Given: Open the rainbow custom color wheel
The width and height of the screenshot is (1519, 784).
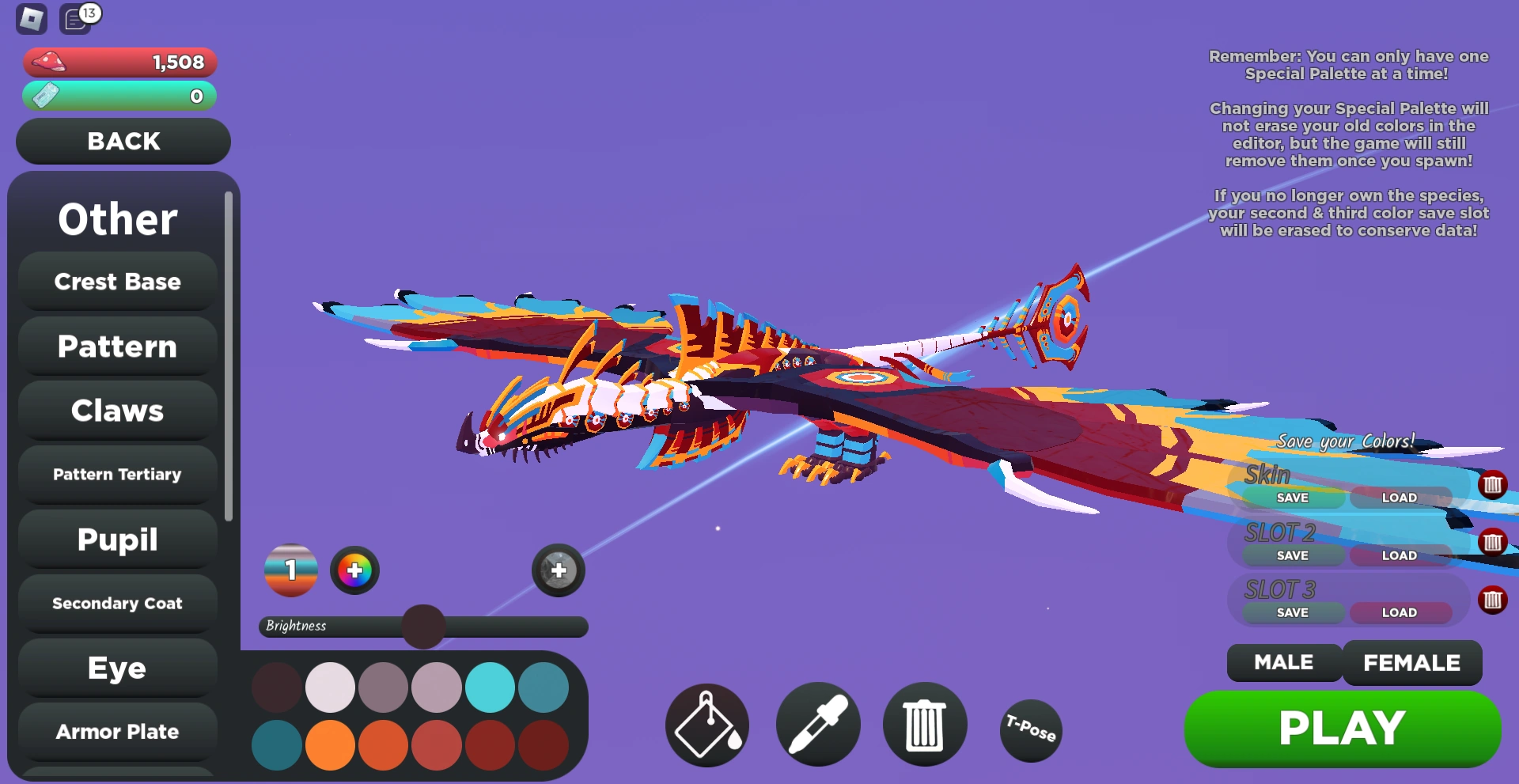Looking at the screenshot, I should click(354, 570).
